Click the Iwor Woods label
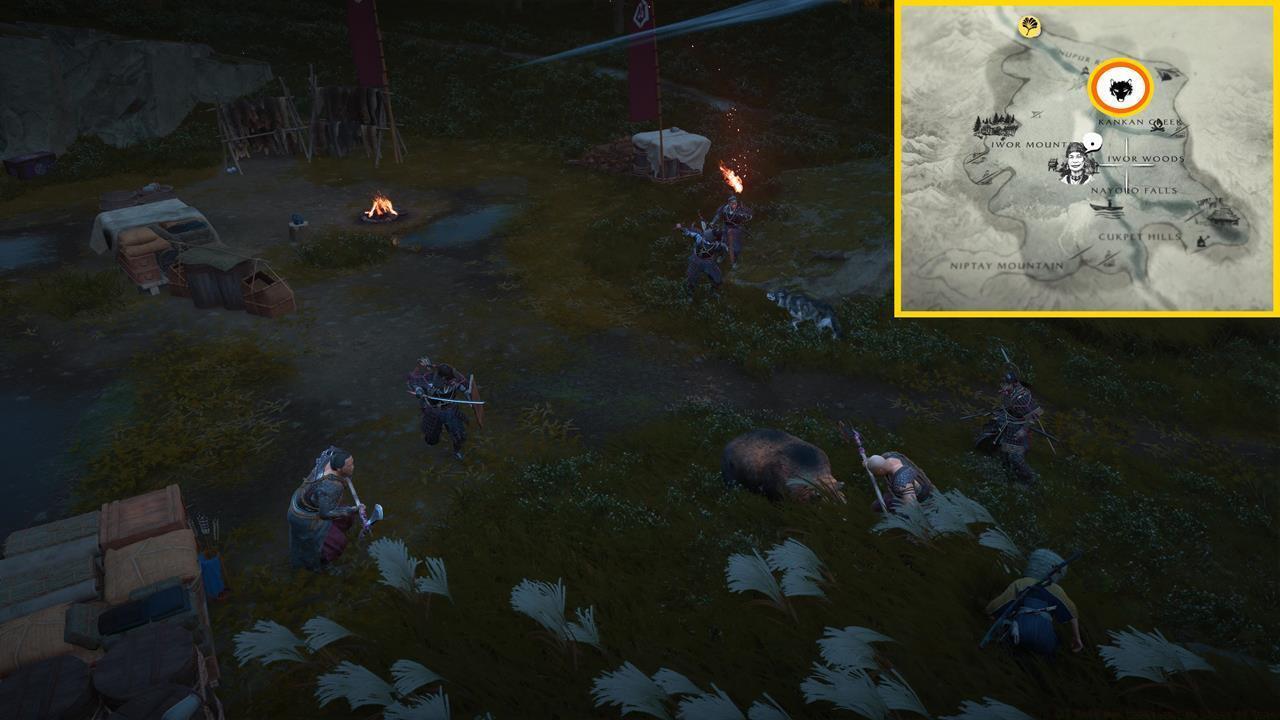Screen dimensions: 1280x720 pos(1142,158)
